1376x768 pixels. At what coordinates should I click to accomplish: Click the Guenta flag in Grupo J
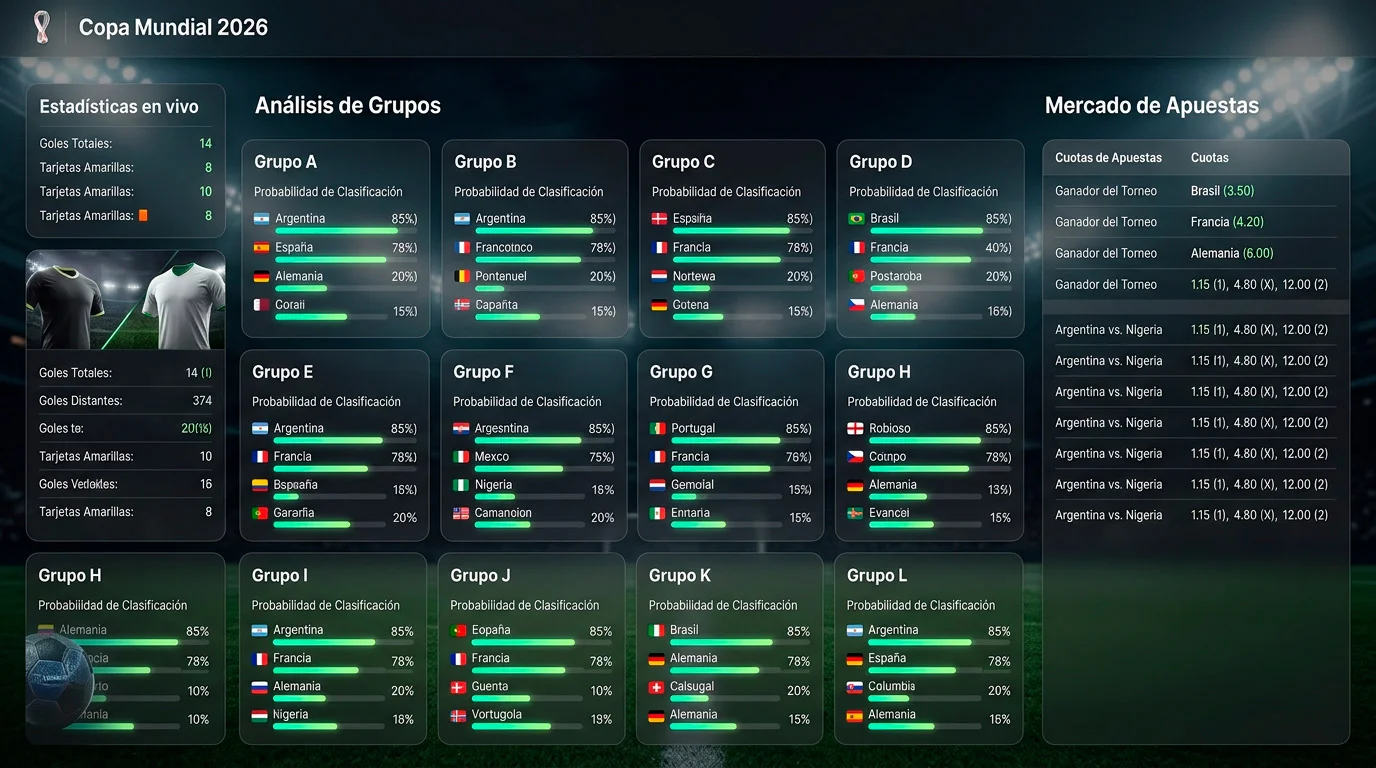(457, 687)
